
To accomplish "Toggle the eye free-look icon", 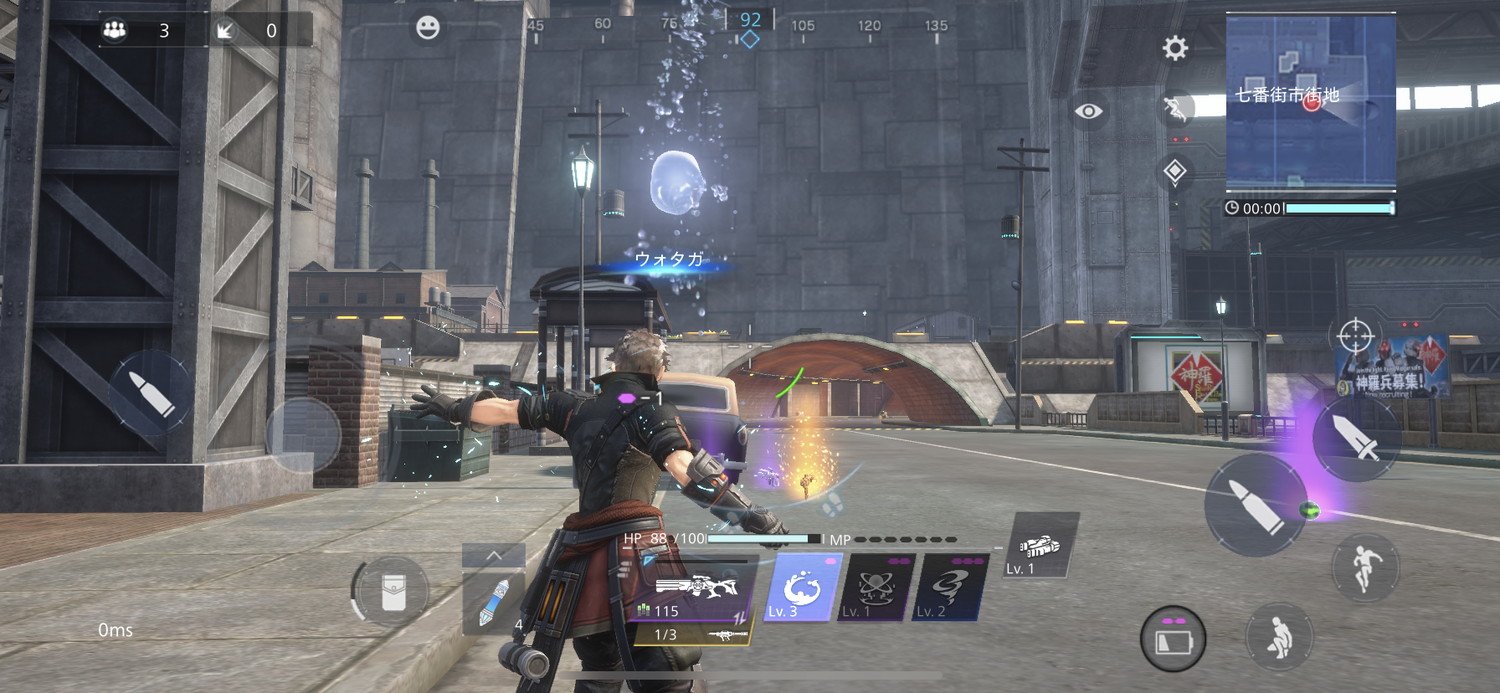I will pos(1089,111).
